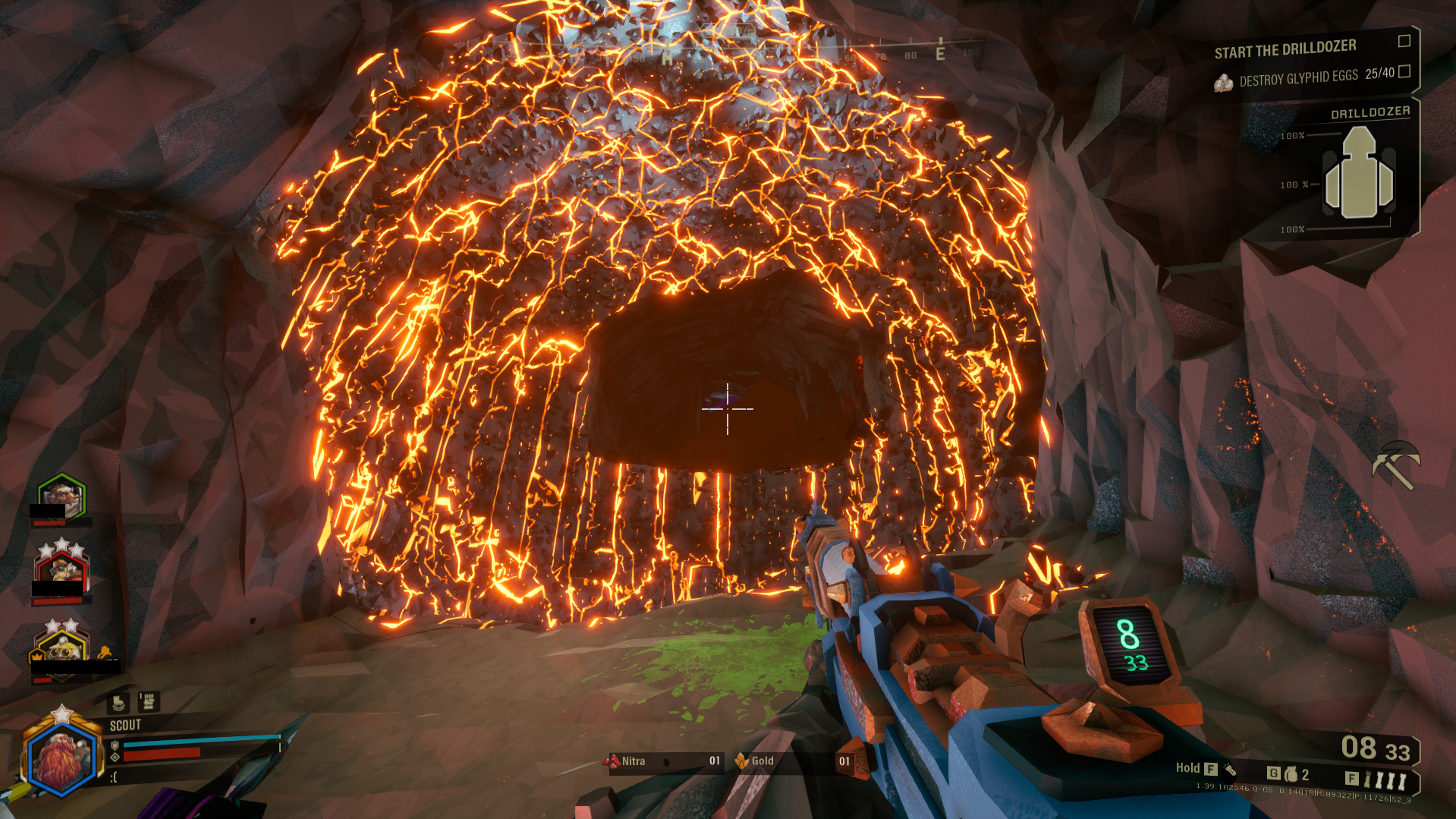Viewport: 1456px width, 819px height.
Task: Select the Nitra resource icon
Action: point(612,761)
